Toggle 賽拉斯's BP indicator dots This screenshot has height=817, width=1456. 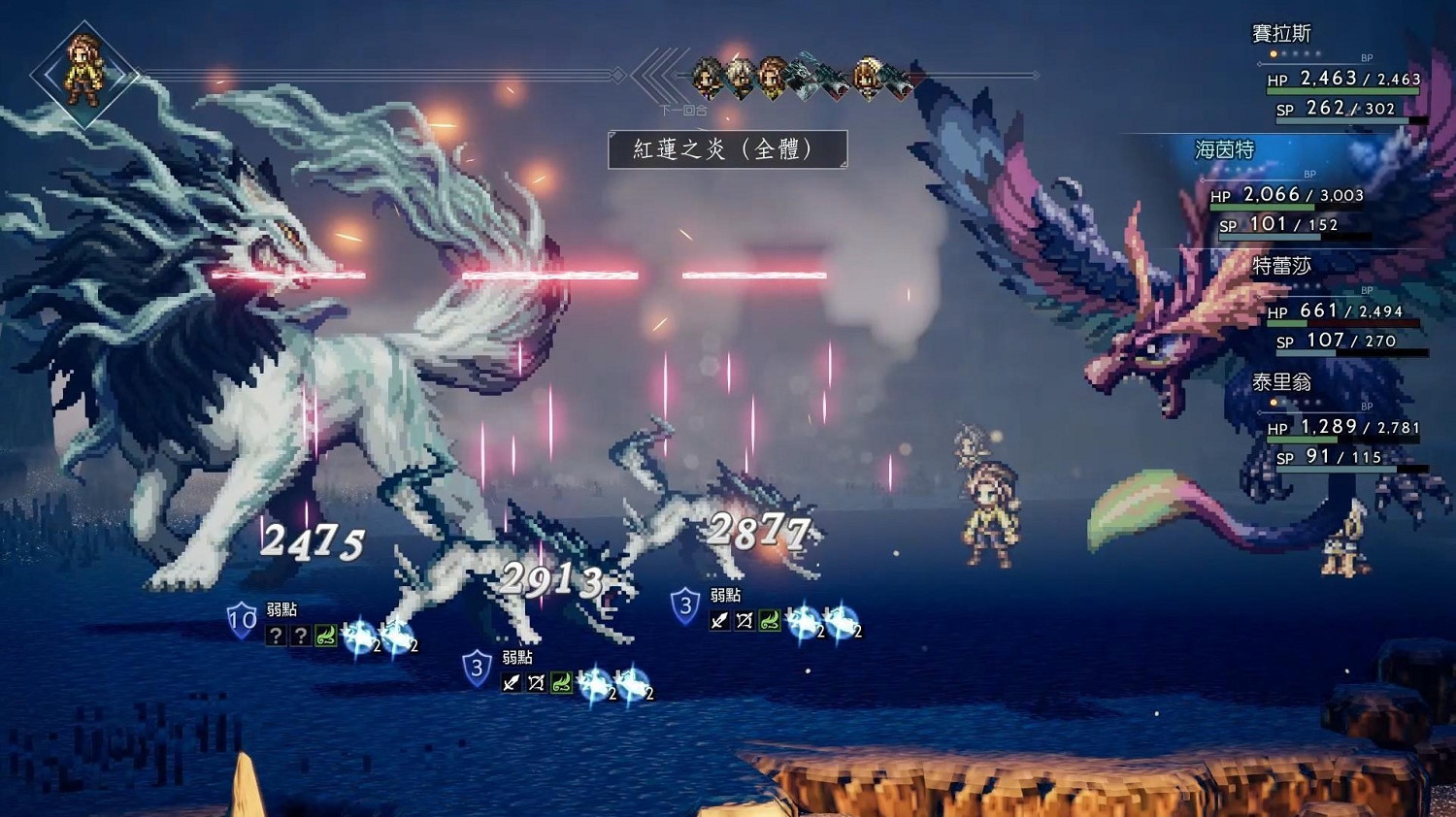click(1295, 53)
